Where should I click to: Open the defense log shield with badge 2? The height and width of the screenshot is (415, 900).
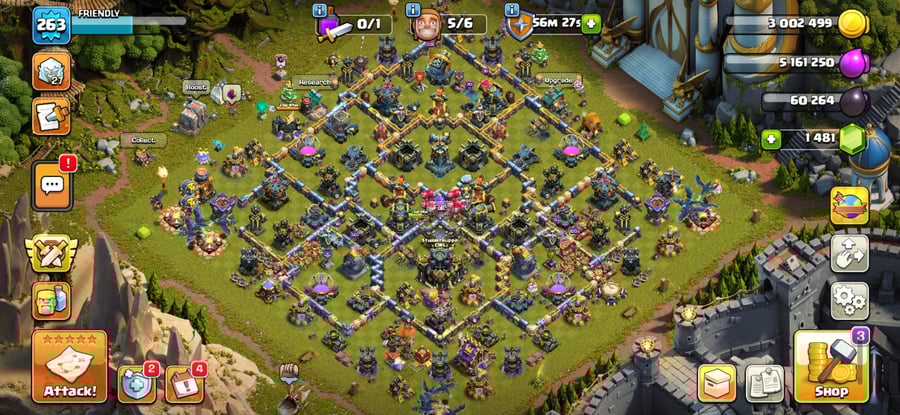click(x=137, y=383)
